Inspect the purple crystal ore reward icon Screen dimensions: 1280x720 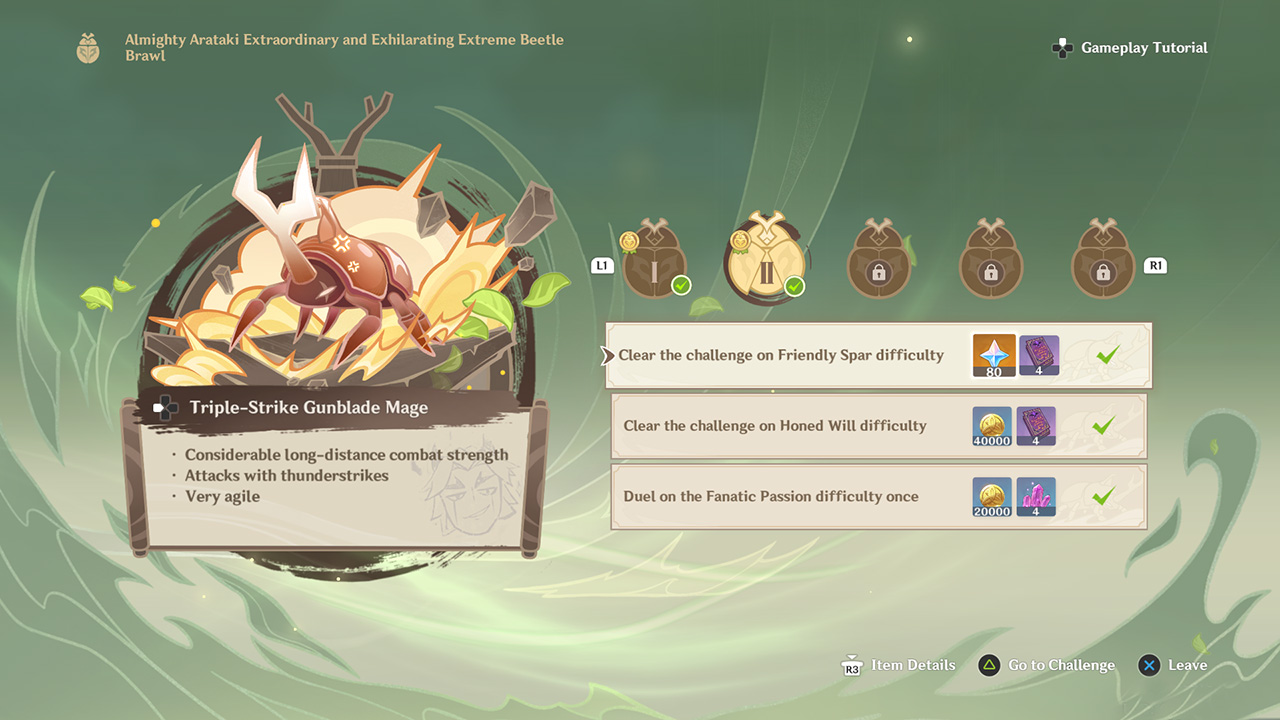(1036, 497)
